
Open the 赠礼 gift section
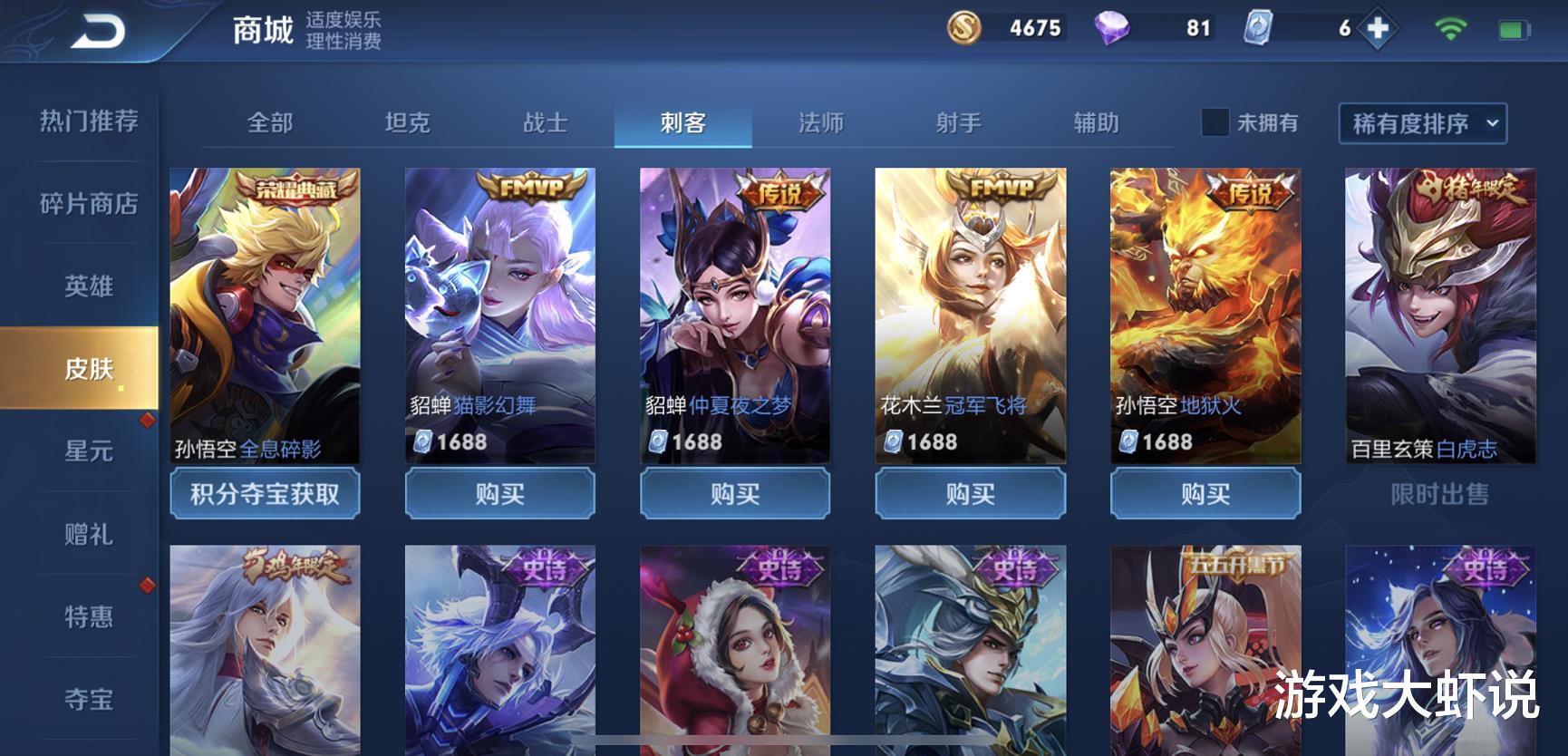[86, 535]
